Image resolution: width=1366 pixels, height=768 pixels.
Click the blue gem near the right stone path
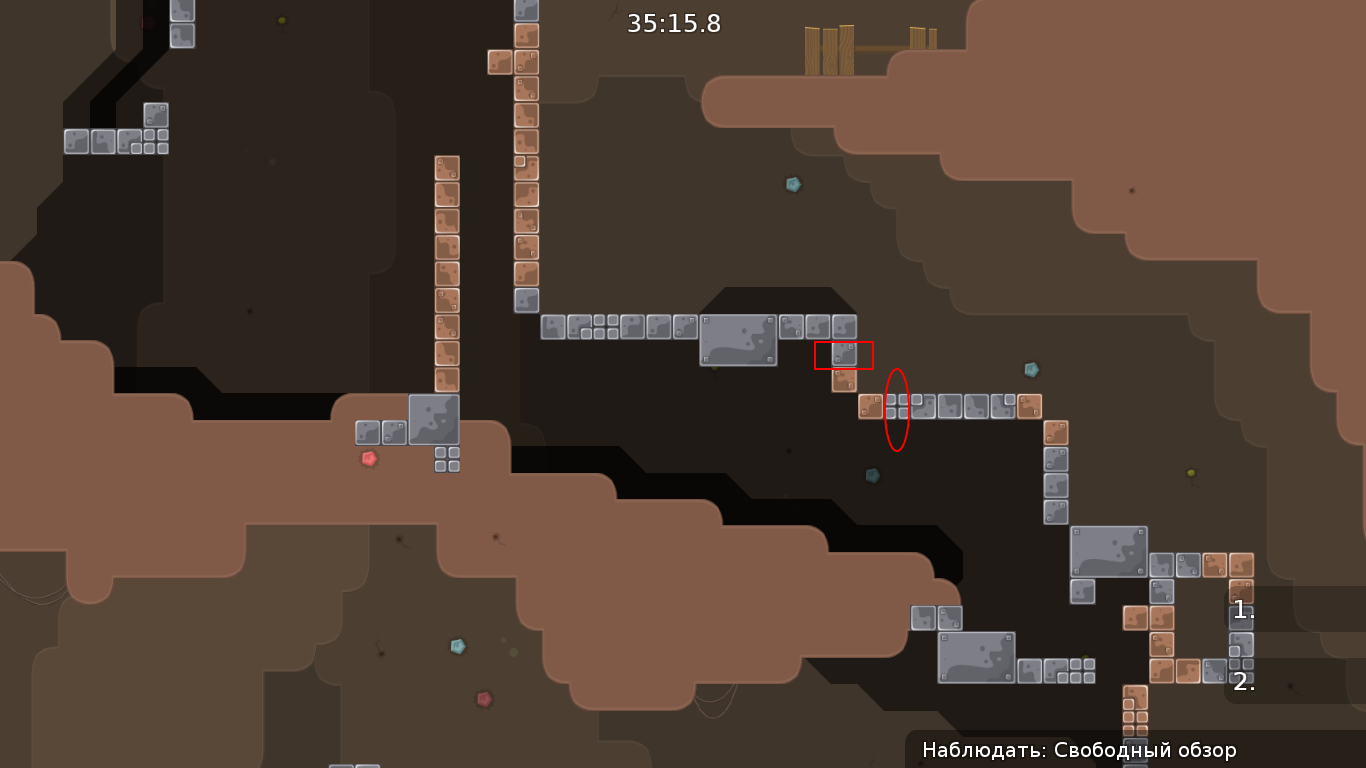pos(1030,368)
